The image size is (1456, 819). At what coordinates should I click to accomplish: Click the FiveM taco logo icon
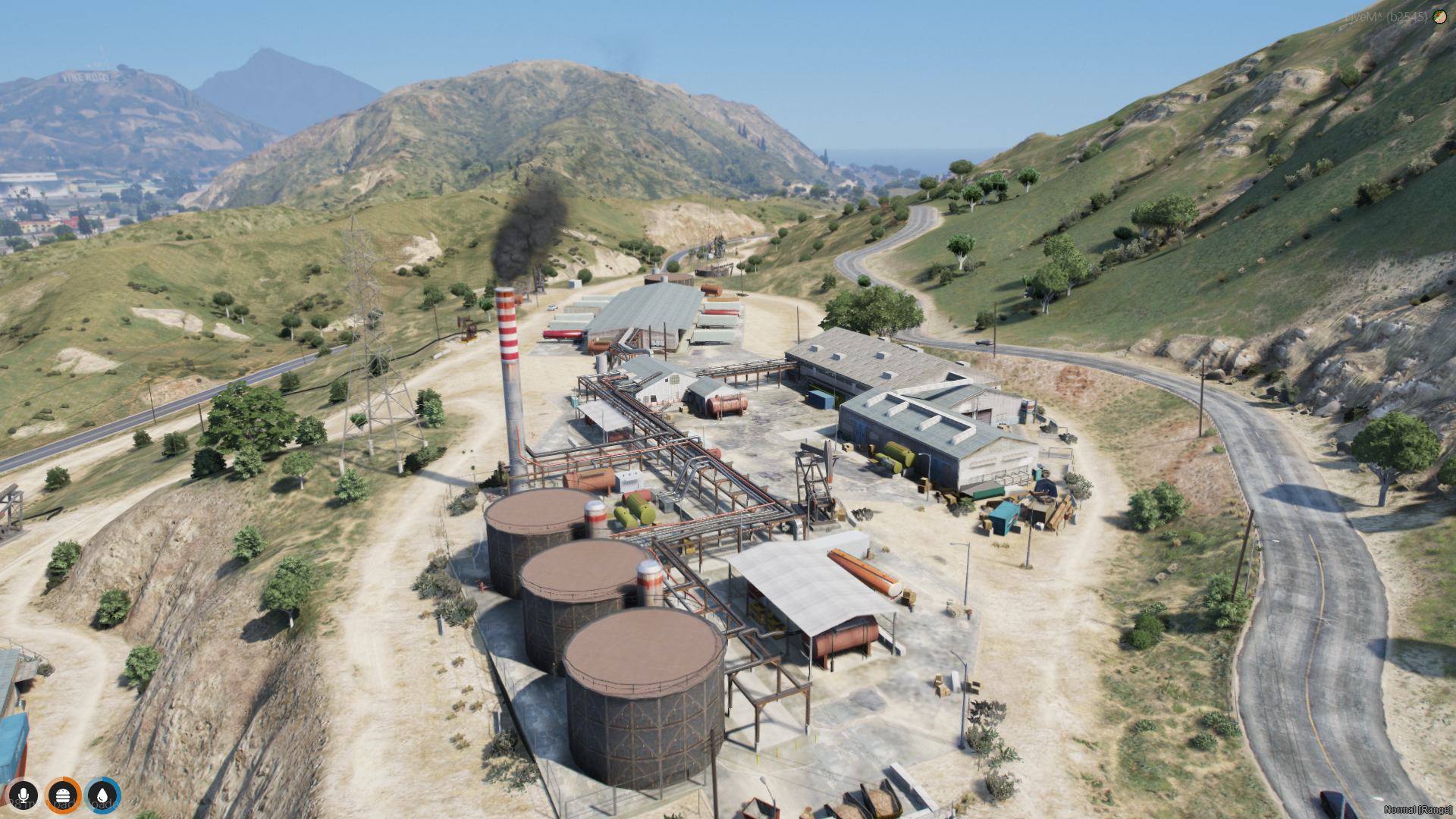(1439, 16)
